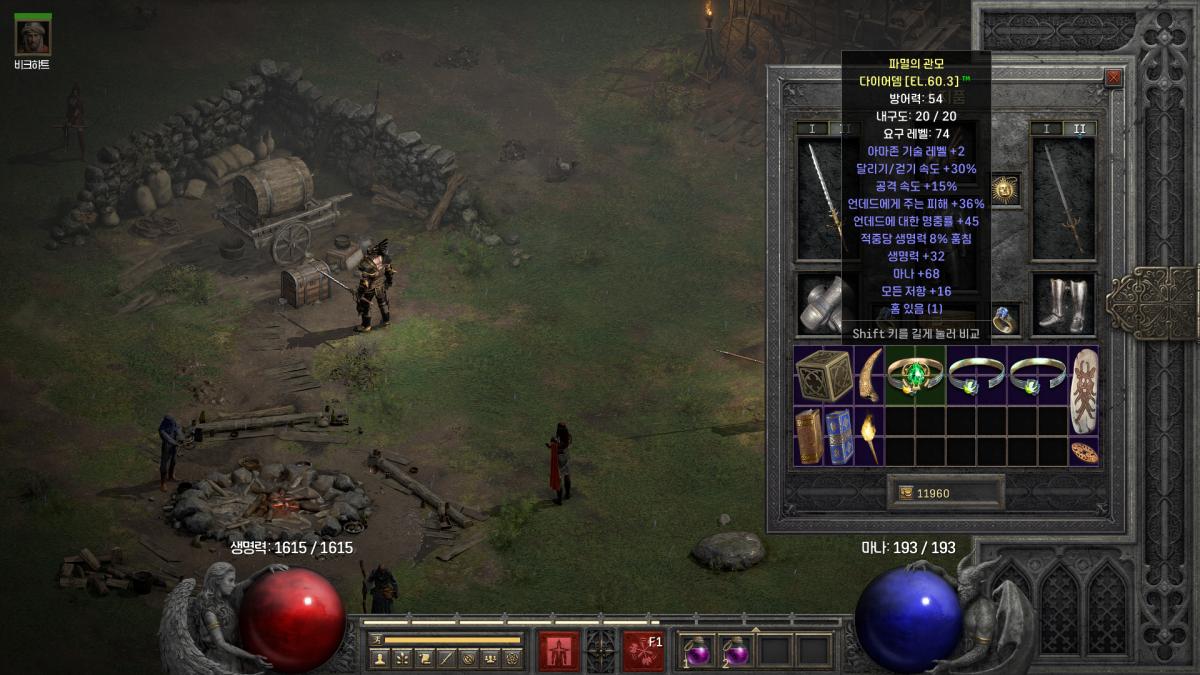Select the equipped plate boots slot
The width and height of the screenshot is (1200, 675).
1063,304
